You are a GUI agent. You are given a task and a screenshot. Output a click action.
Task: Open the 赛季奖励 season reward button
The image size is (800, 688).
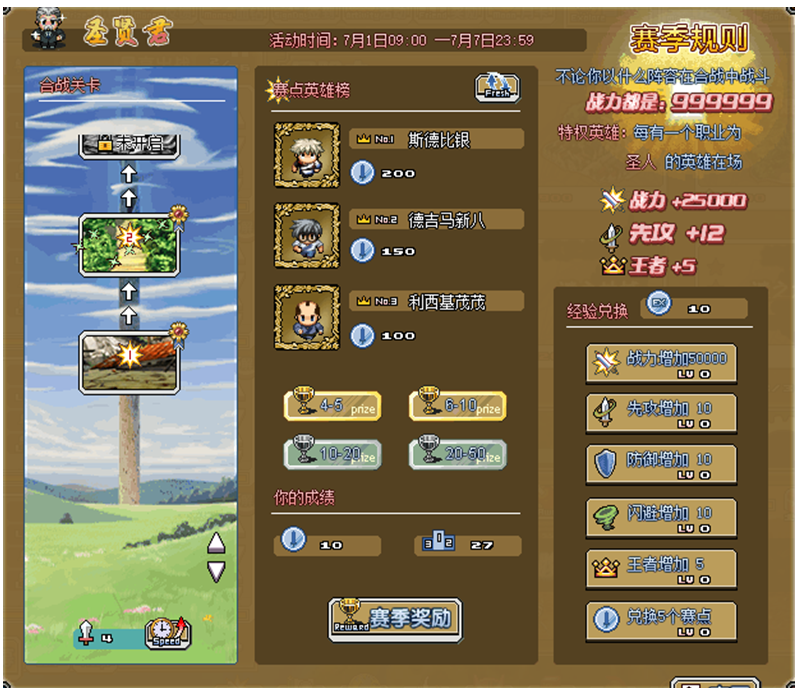pyautogui.click(x=395, y=619)
